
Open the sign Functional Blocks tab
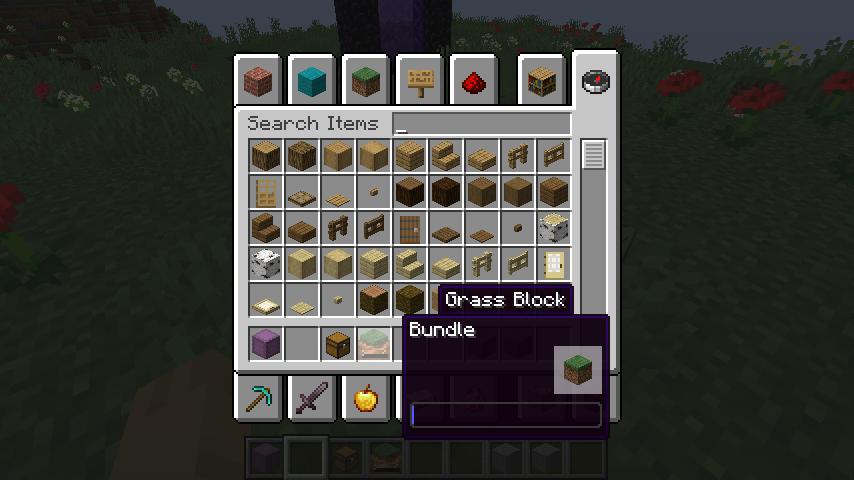click(x=420, y=82)
